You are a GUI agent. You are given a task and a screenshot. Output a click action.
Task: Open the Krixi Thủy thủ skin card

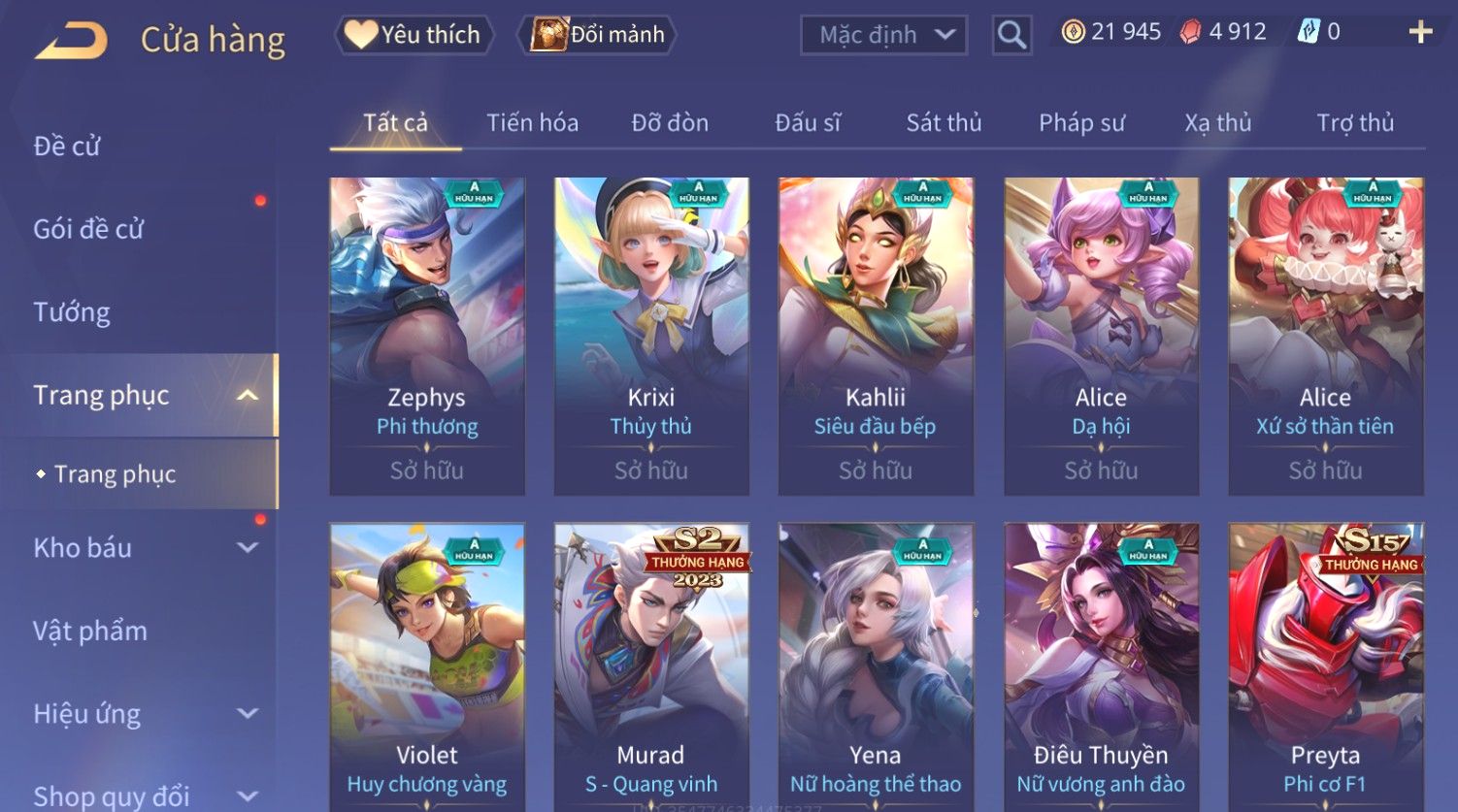pos(651,335)
